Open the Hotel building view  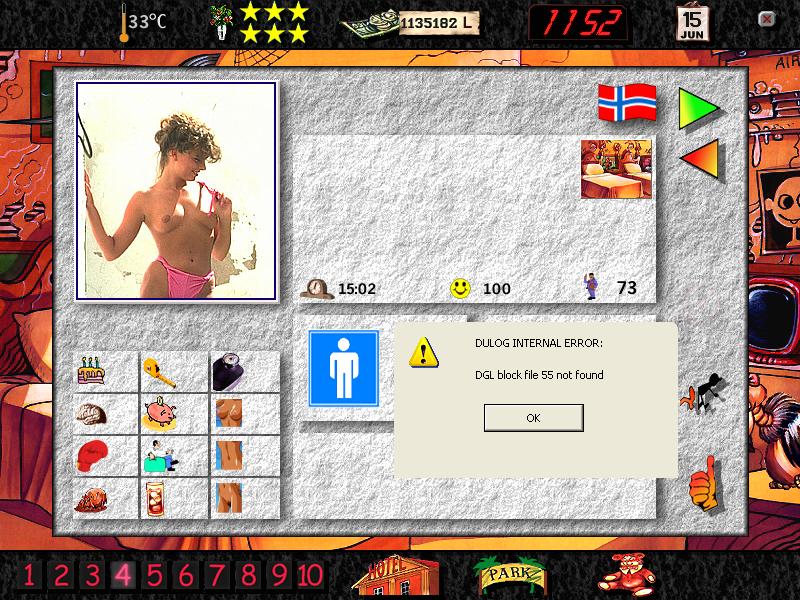pos(397,574)
